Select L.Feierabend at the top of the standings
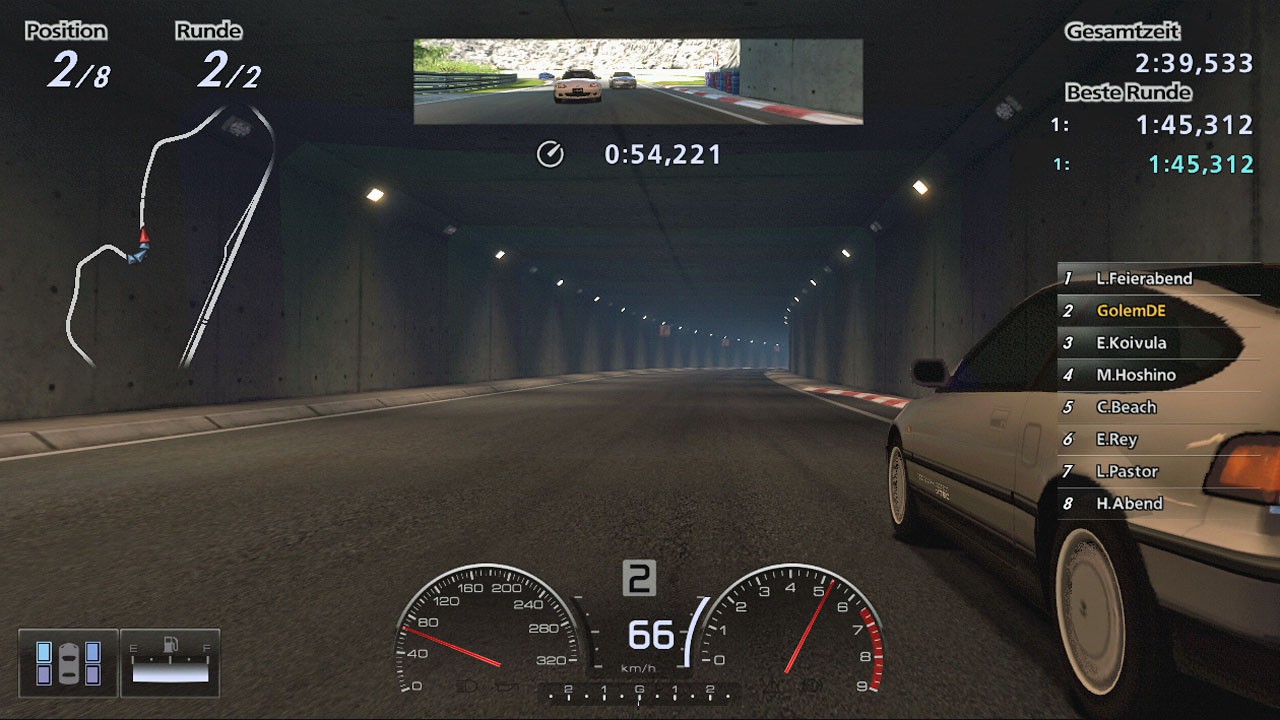Image resolution: width=1280 pixels, height=720 pixels. tap(1145, 279)
